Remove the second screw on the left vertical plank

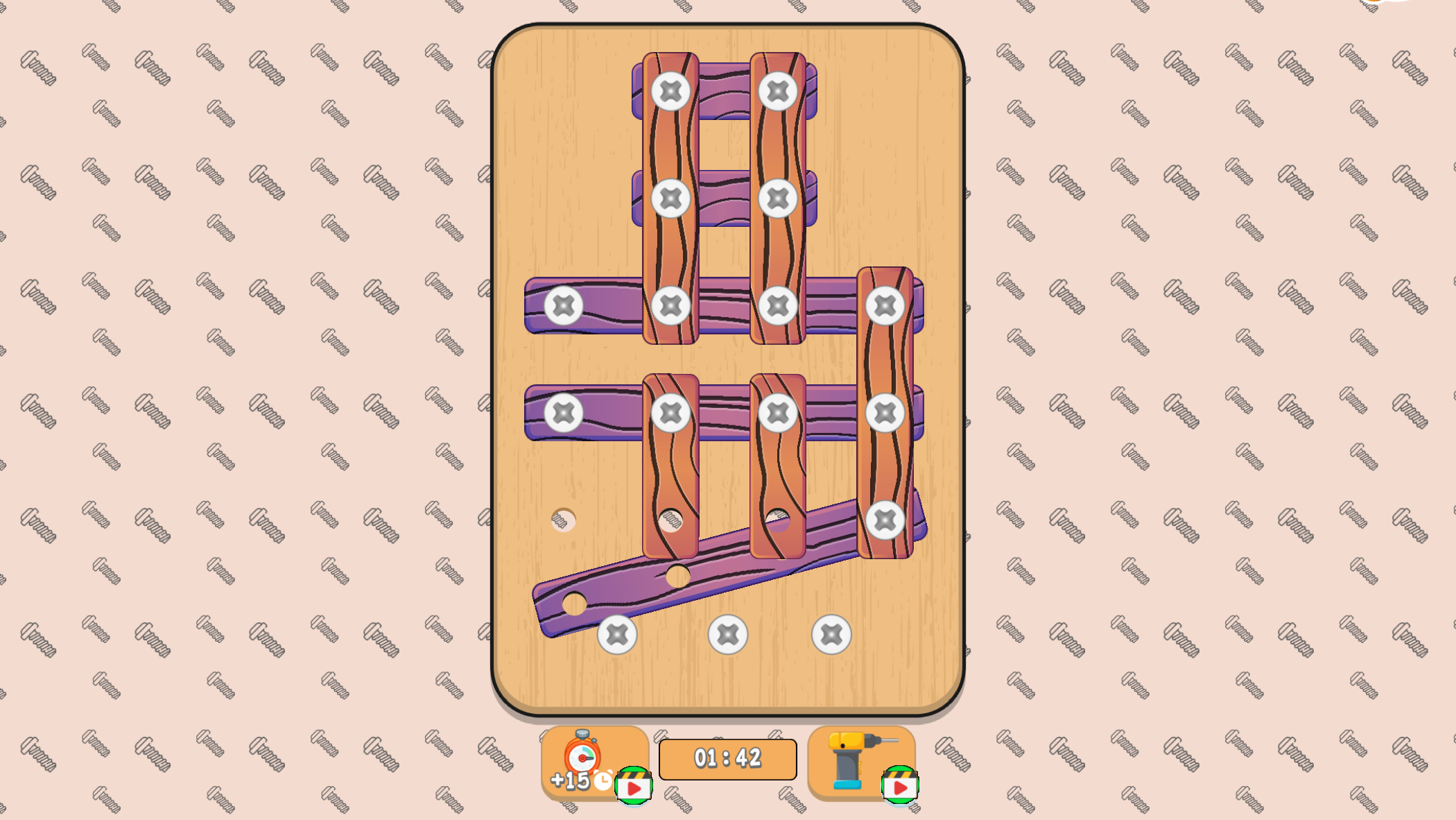671,200
